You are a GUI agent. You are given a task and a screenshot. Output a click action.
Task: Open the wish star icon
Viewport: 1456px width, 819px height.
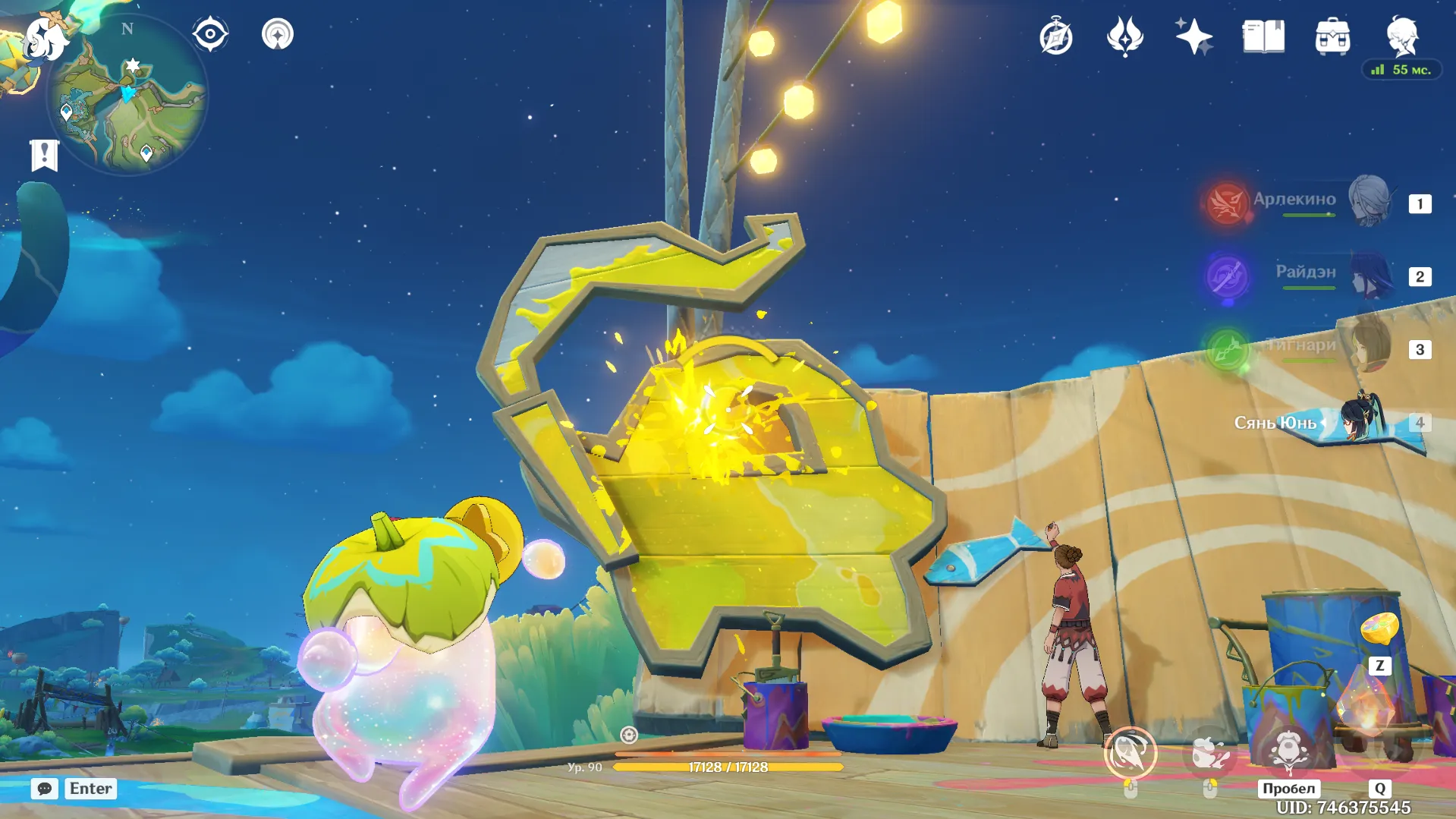coord(1193,36)
